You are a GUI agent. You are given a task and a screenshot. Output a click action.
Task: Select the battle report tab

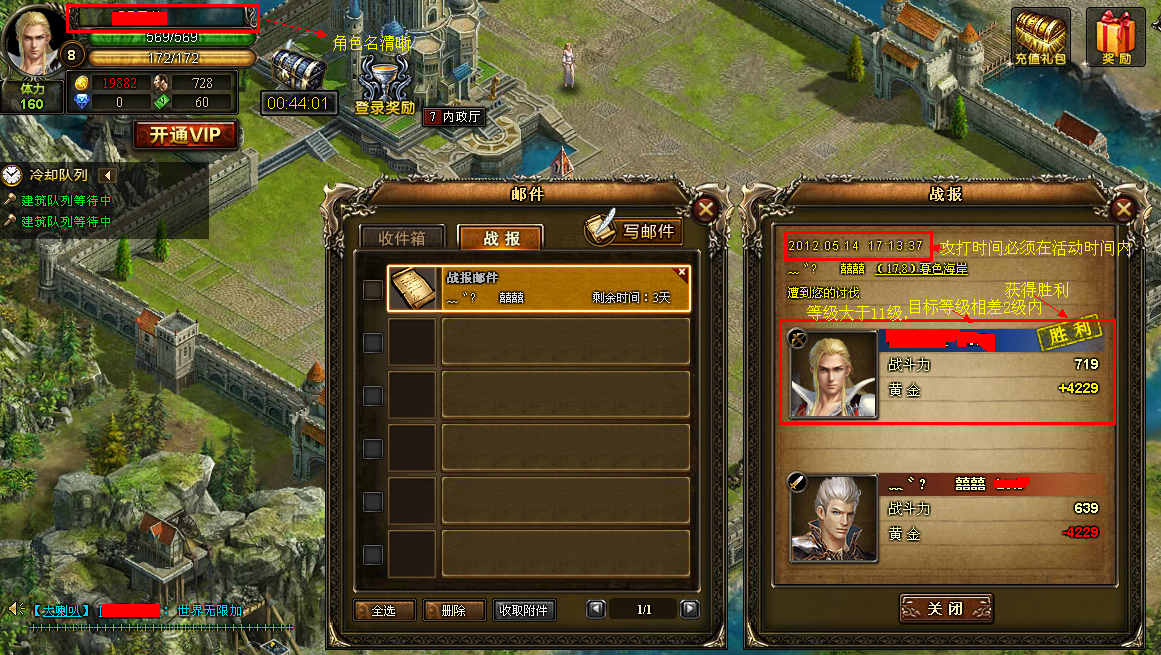click(500, 238)
